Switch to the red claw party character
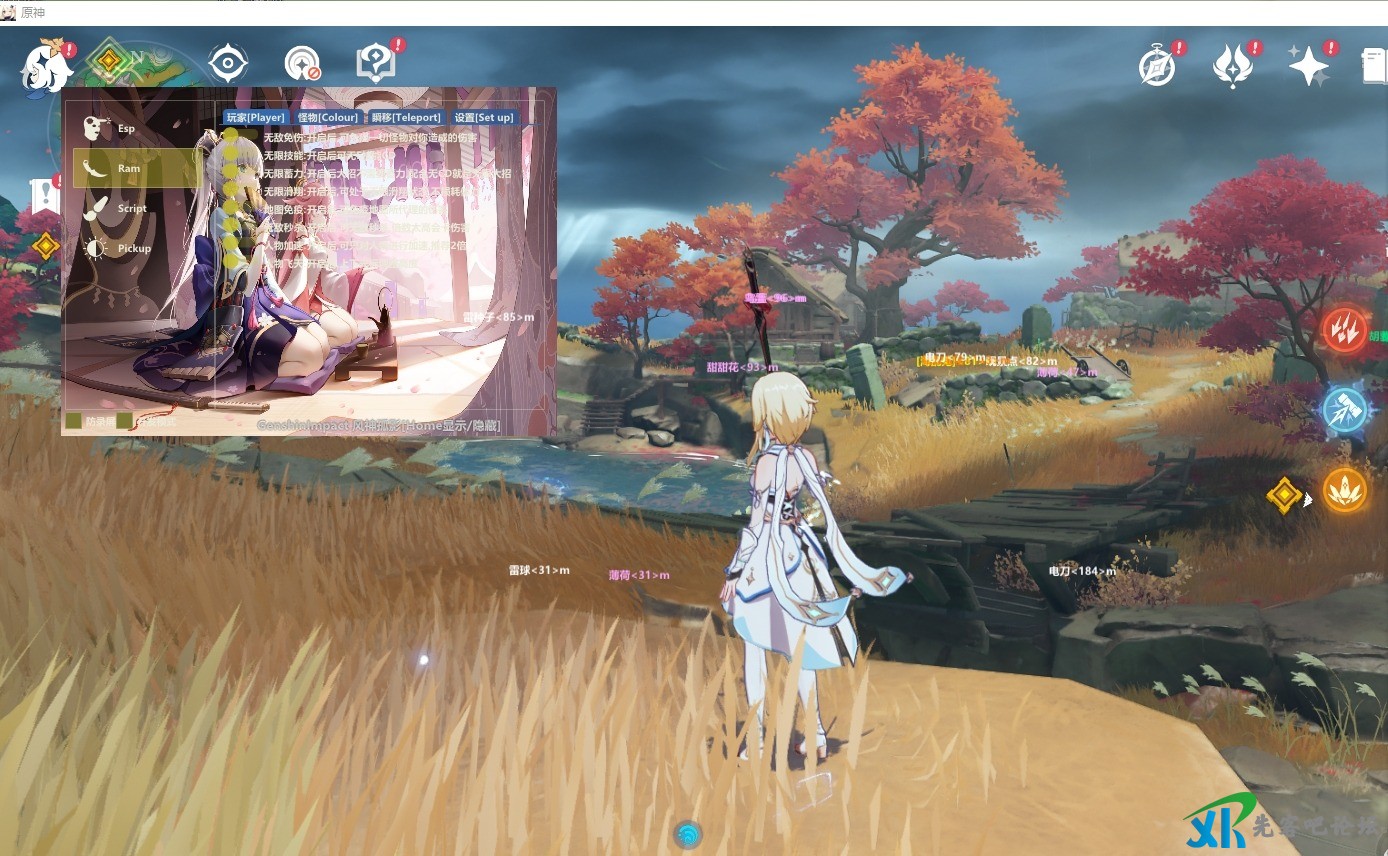The width and height of the screenshot is (1388, 856). 1344,328
